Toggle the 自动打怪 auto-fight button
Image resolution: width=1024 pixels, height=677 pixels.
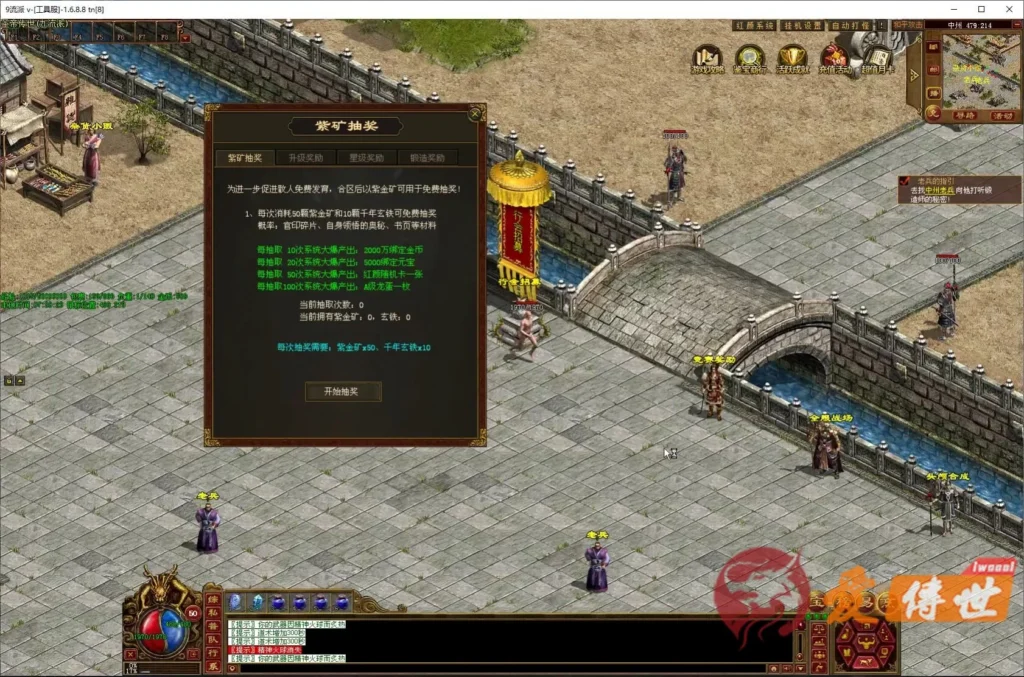(x=852, y=25)
